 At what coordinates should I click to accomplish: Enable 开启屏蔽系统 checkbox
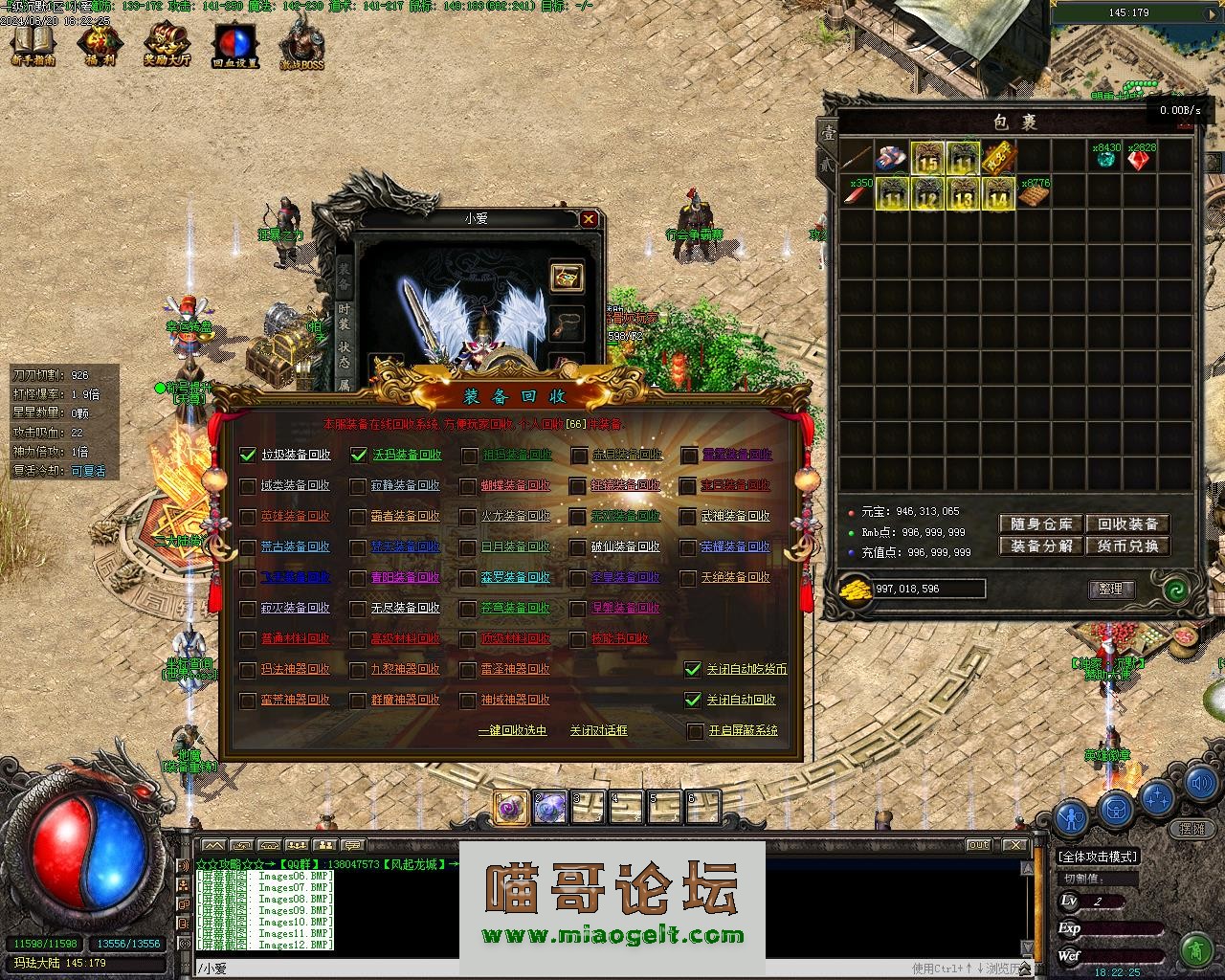(696, 731)
